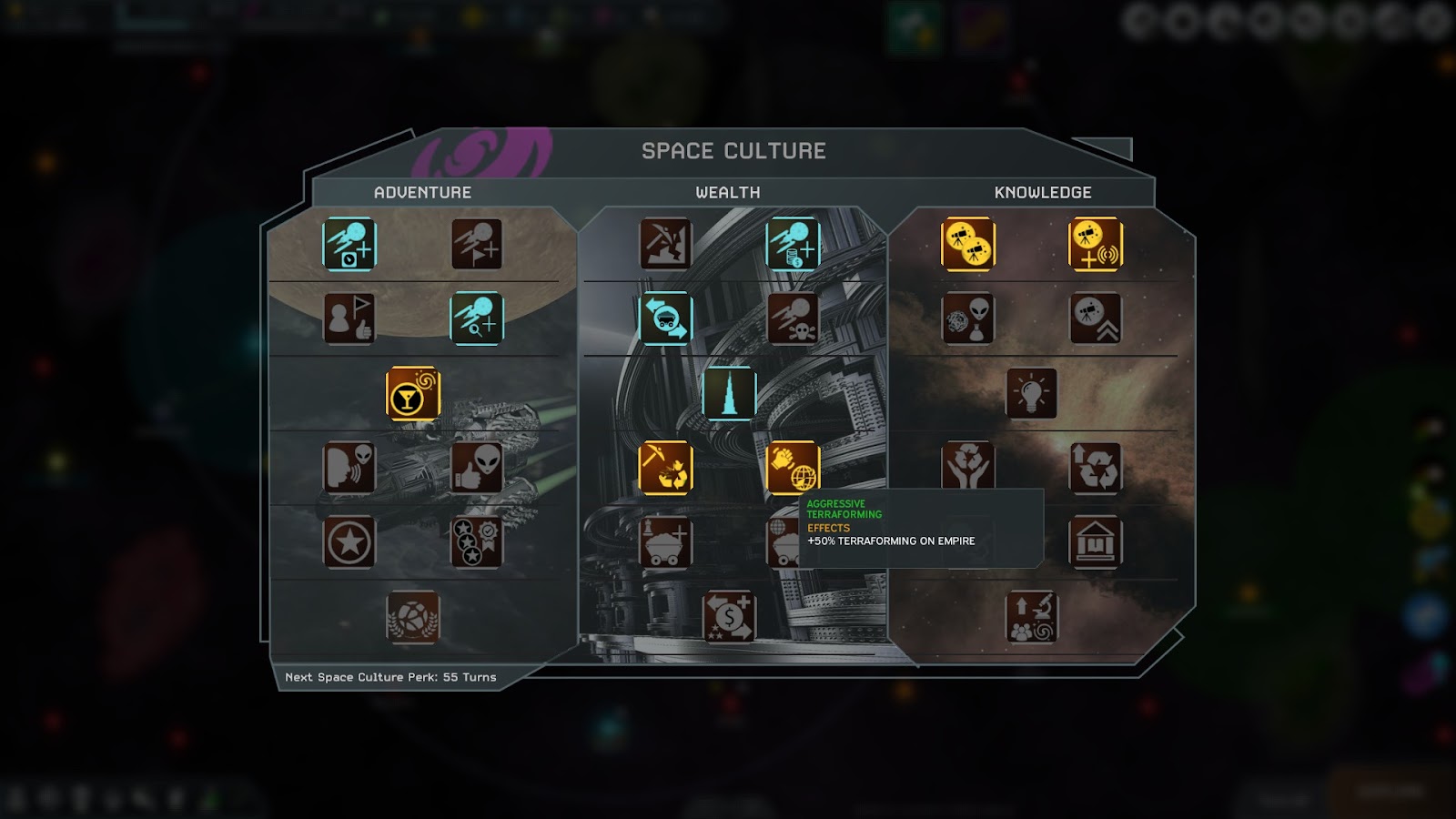Select the hands holding recycle symbol perk

(967, 468)
